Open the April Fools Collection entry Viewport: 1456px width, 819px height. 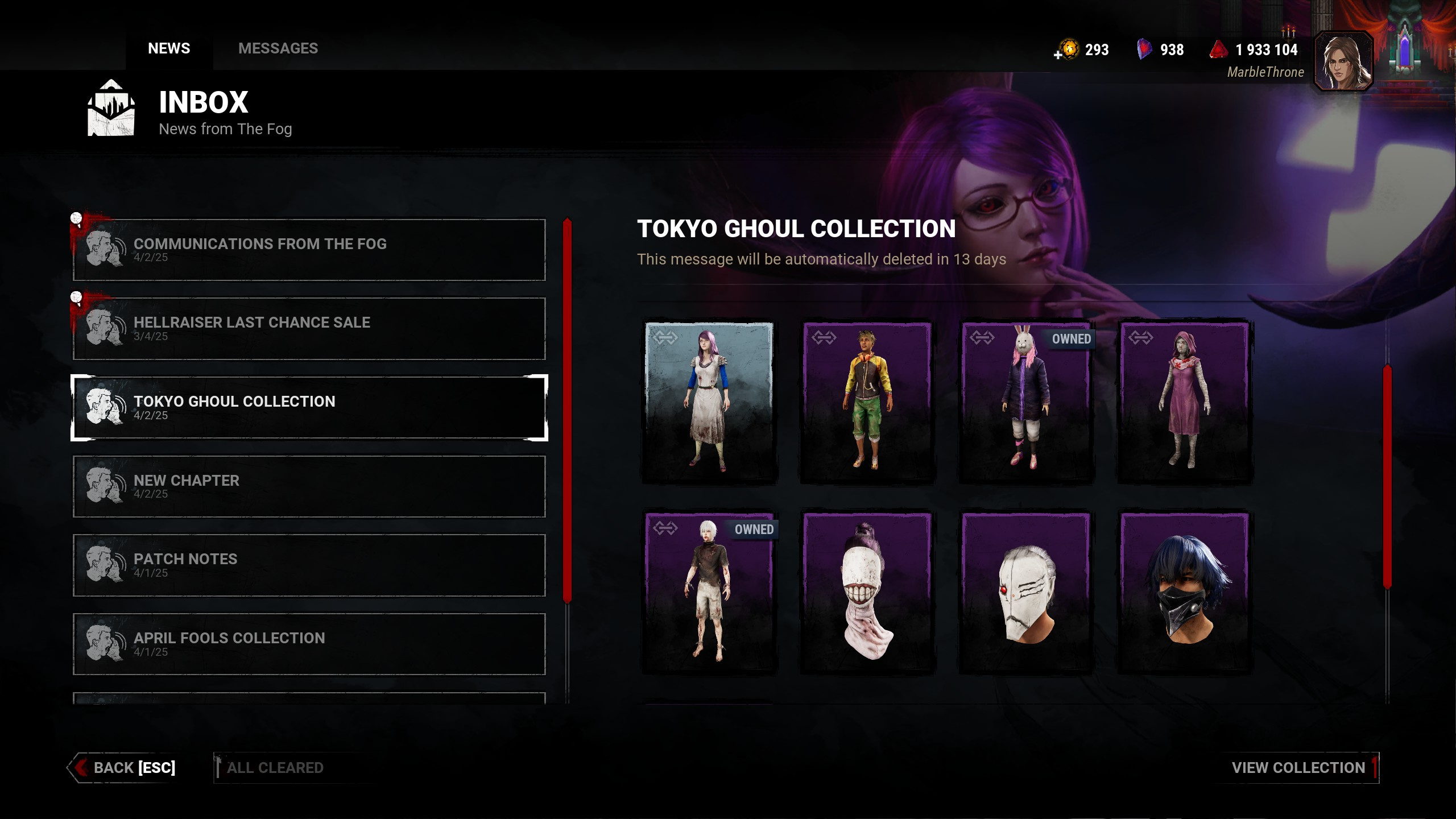tap(309, 644)
